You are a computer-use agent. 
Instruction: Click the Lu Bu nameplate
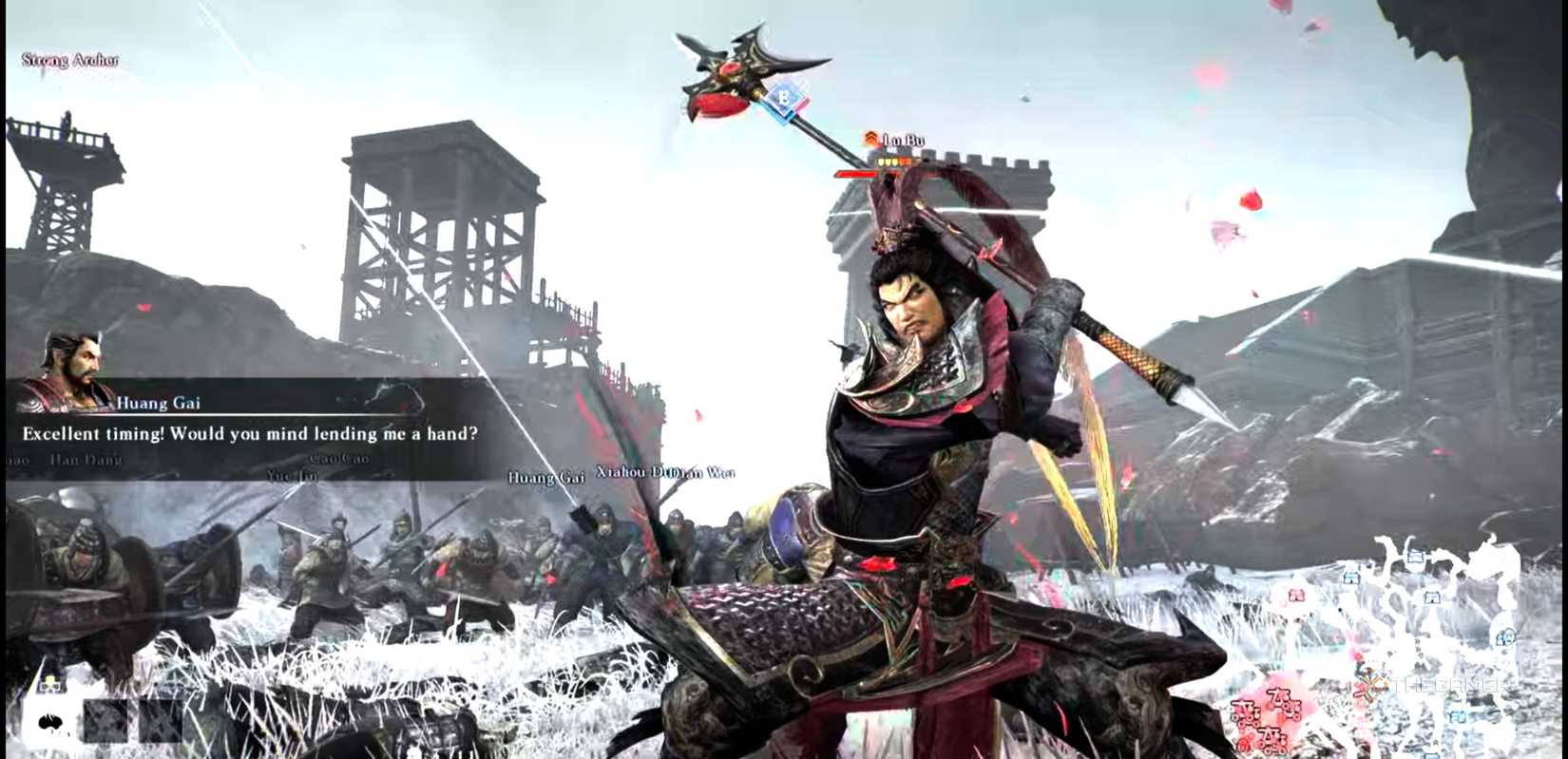904,140
